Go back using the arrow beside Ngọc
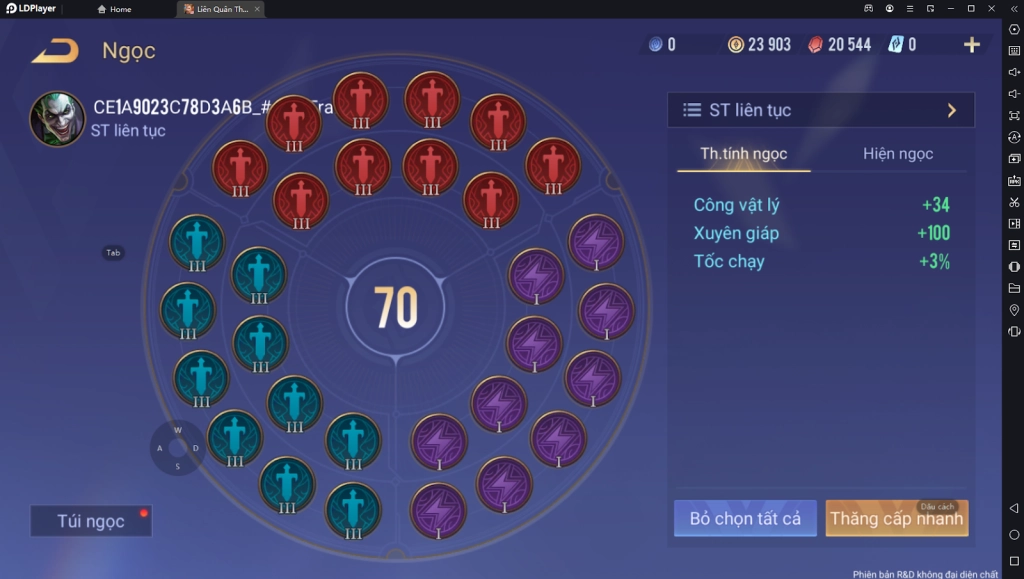The image size is (1024, 579). pos(55,51)
